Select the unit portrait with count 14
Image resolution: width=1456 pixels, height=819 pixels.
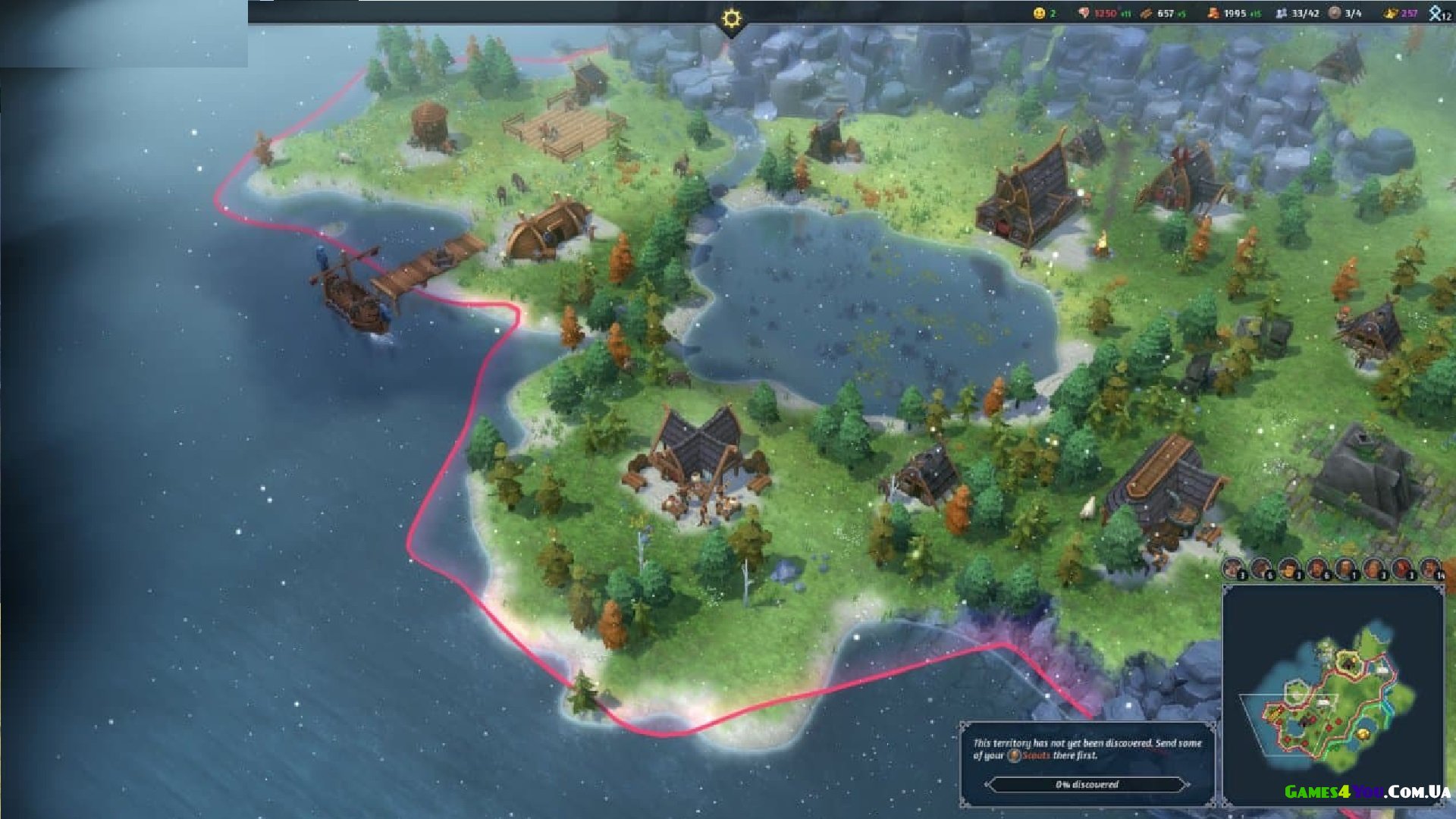point(1430,567)
